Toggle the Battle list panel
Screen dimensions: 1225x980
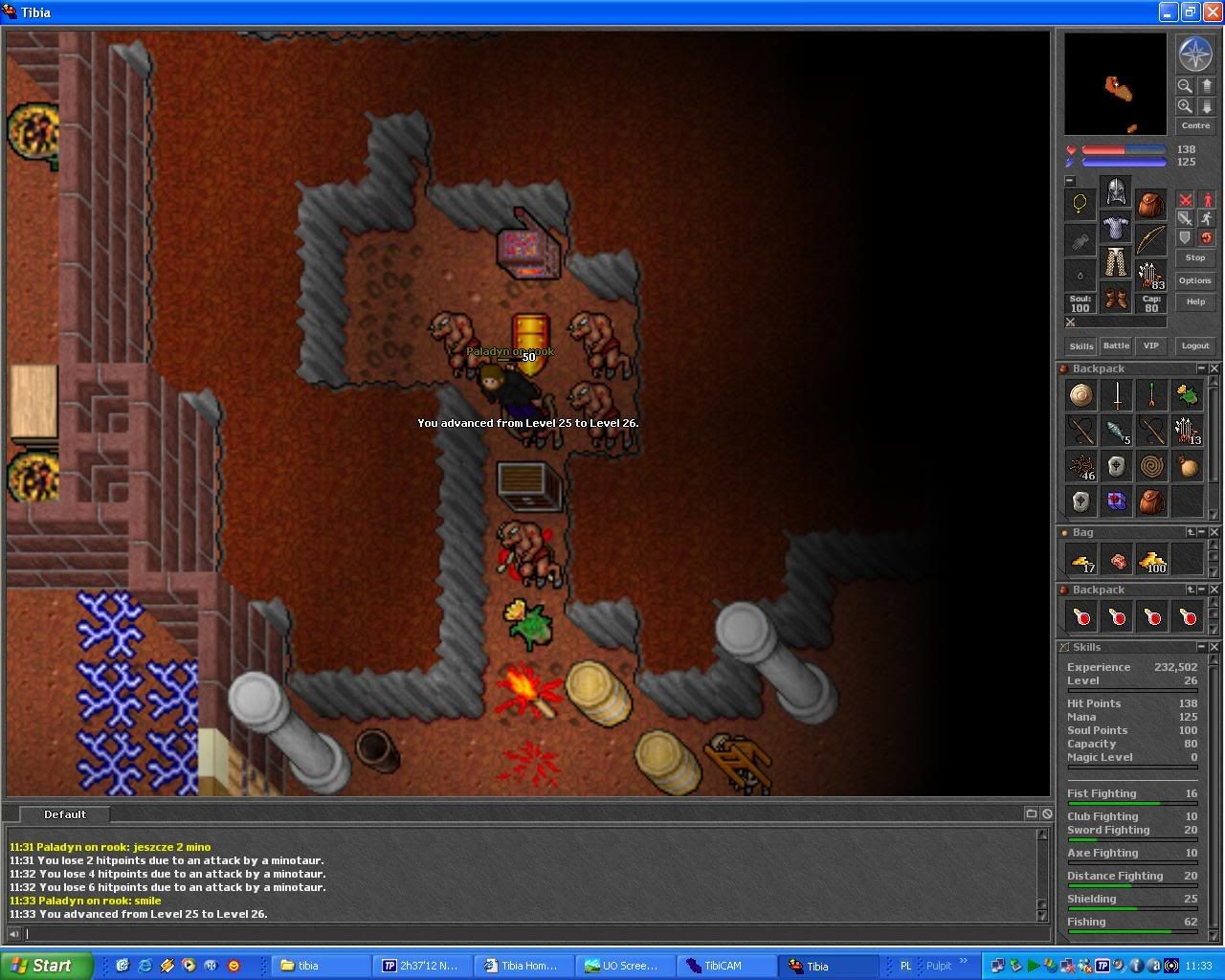click(1116, 345)
